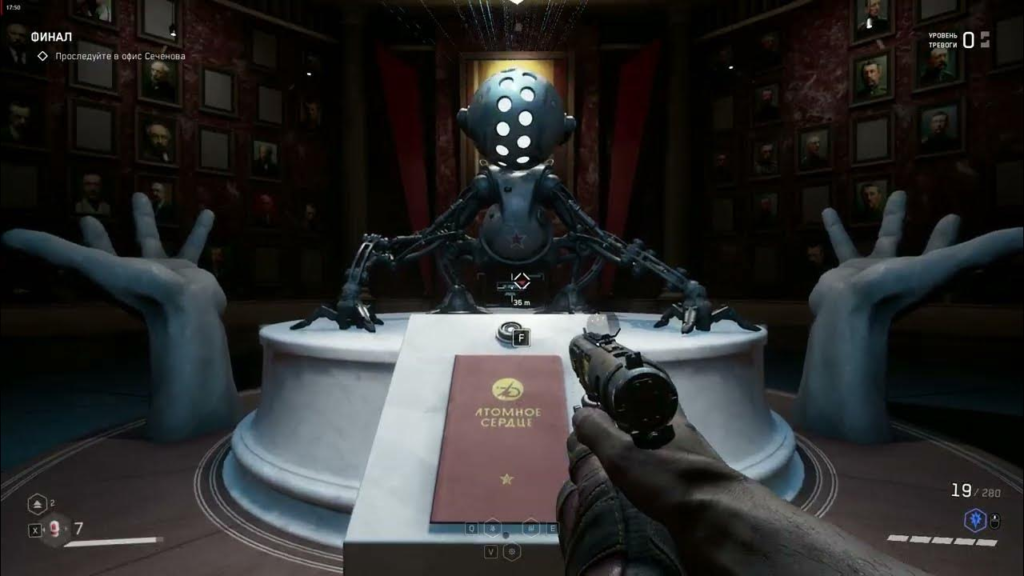
Task: Click the red diamond objective waypoint marker
Action: (520, 282)
